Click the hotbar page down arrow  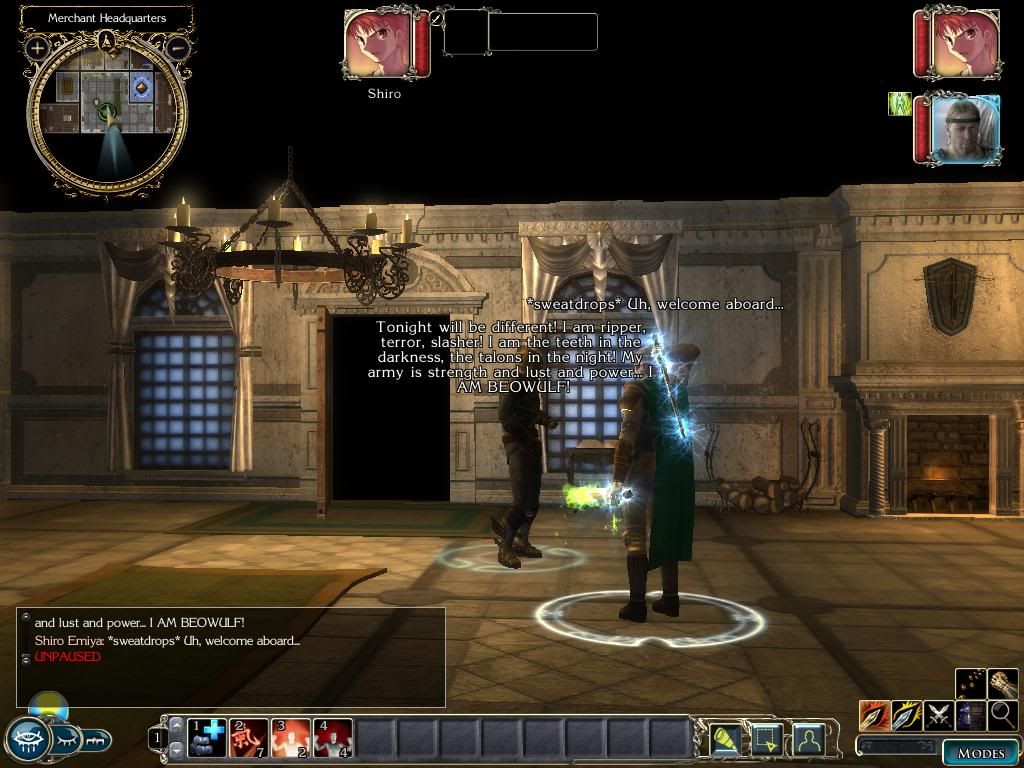(x=177, y=750)
